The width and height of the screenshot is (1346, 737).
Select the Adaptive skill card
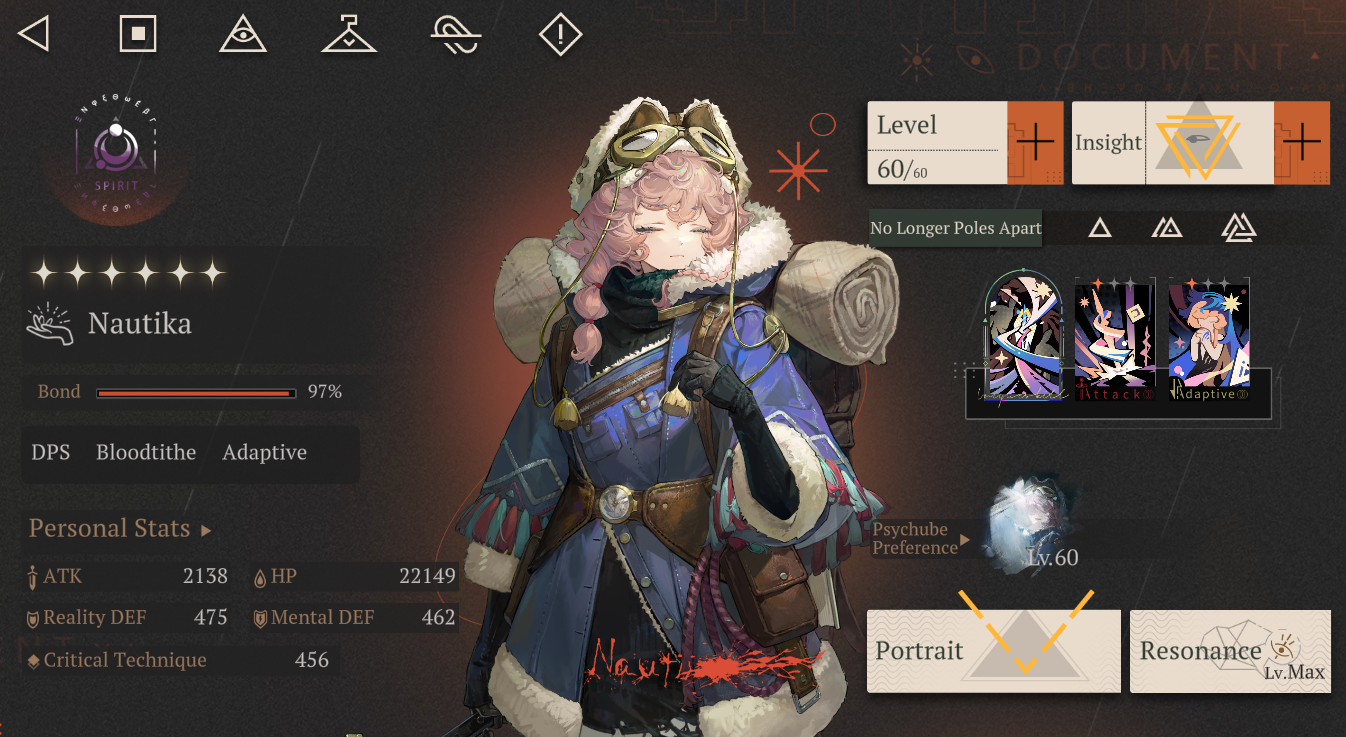click(x=1209, y=339)
